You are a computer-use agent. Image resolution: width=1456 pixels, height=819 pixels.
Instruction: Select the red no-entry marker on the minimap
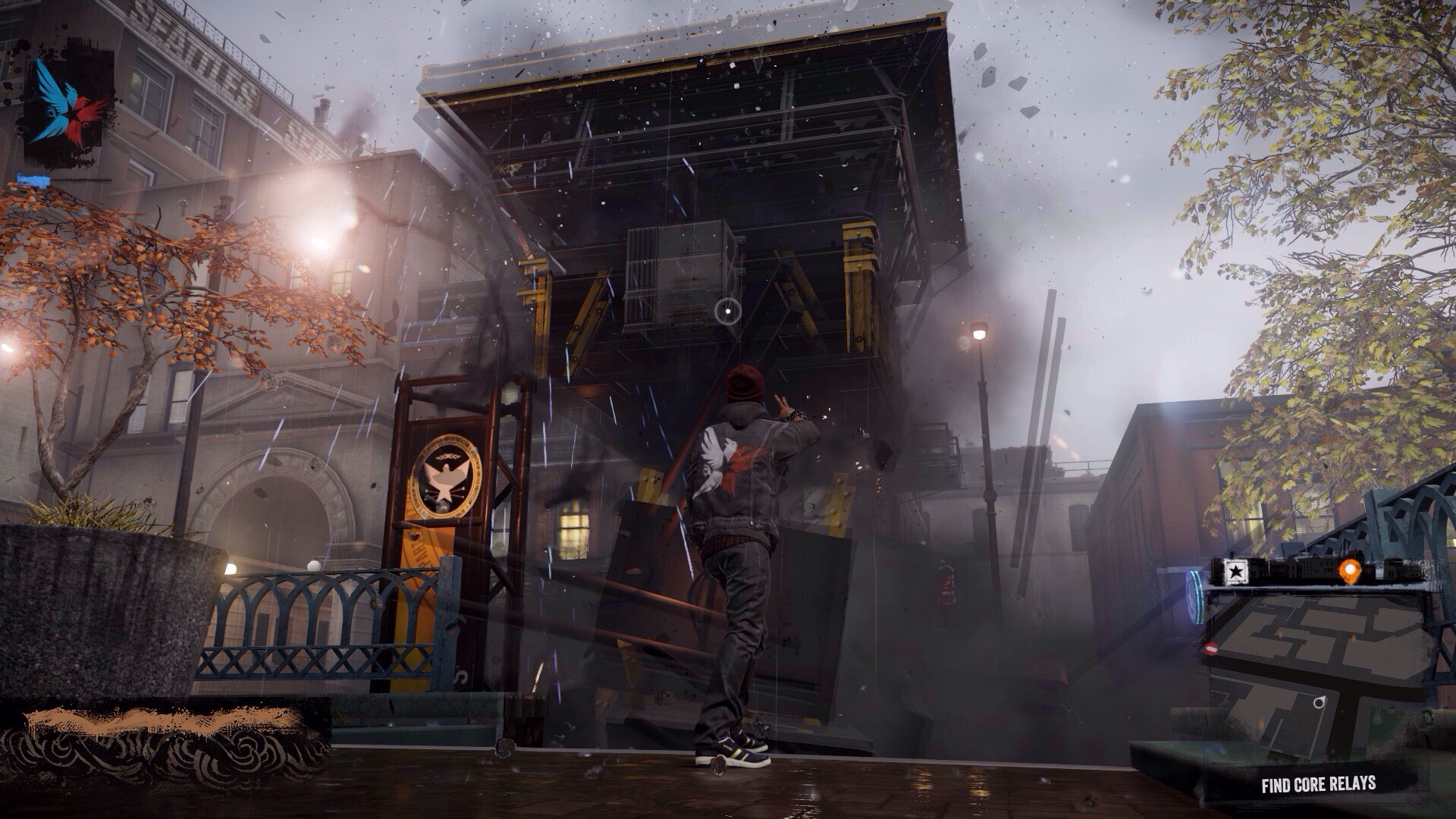tap(1210, 649)
